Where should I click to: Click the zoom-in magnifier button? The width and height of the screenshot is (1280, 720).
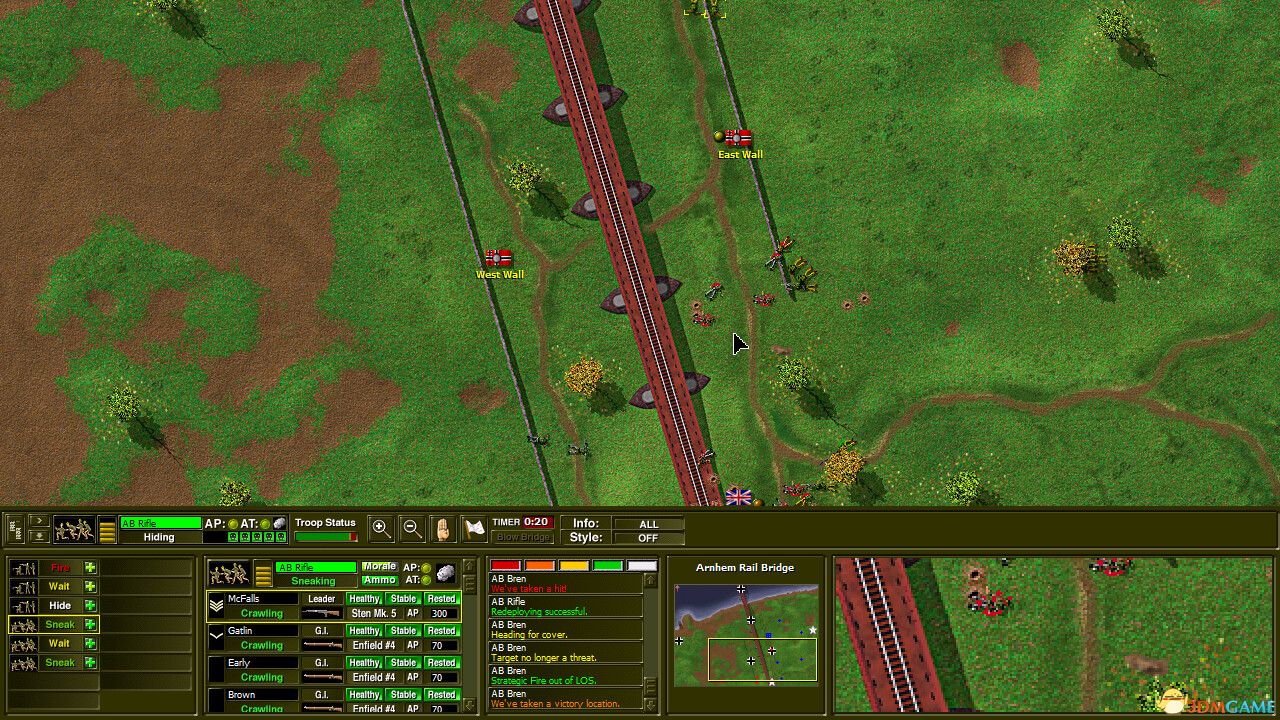(381, 528)
